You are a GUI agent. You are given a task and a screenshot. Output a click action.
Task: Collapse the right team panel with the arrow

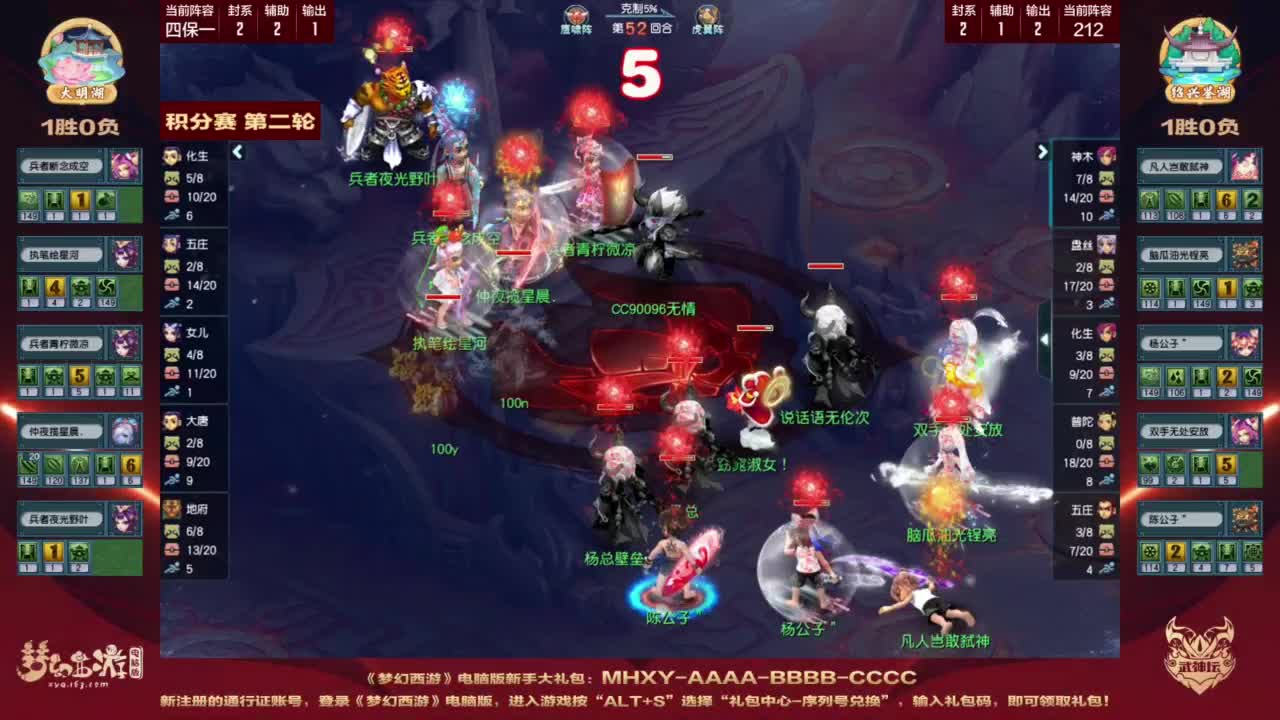[1042, 153]
